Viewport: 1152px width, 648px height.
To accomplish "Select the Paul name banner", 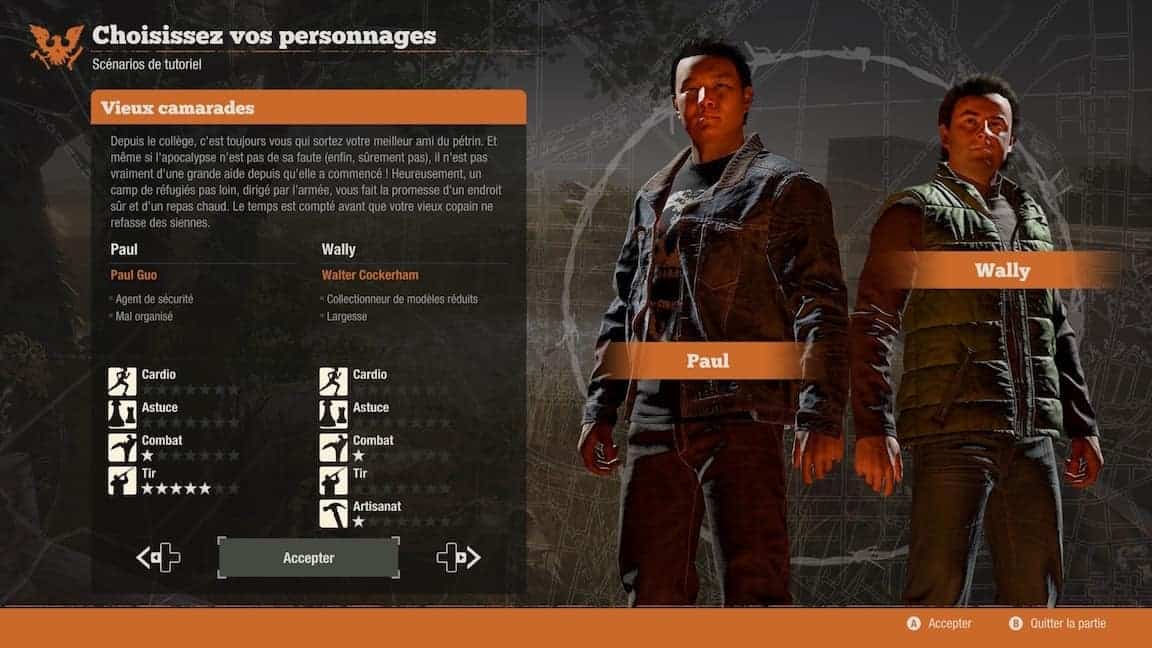I will click(x=708, y=361).
